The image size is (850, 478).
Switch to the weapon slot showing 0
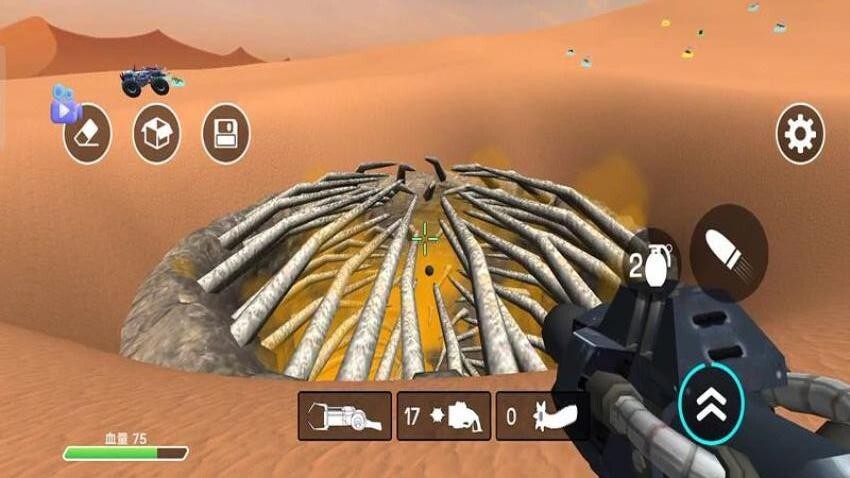pos(542,416)
